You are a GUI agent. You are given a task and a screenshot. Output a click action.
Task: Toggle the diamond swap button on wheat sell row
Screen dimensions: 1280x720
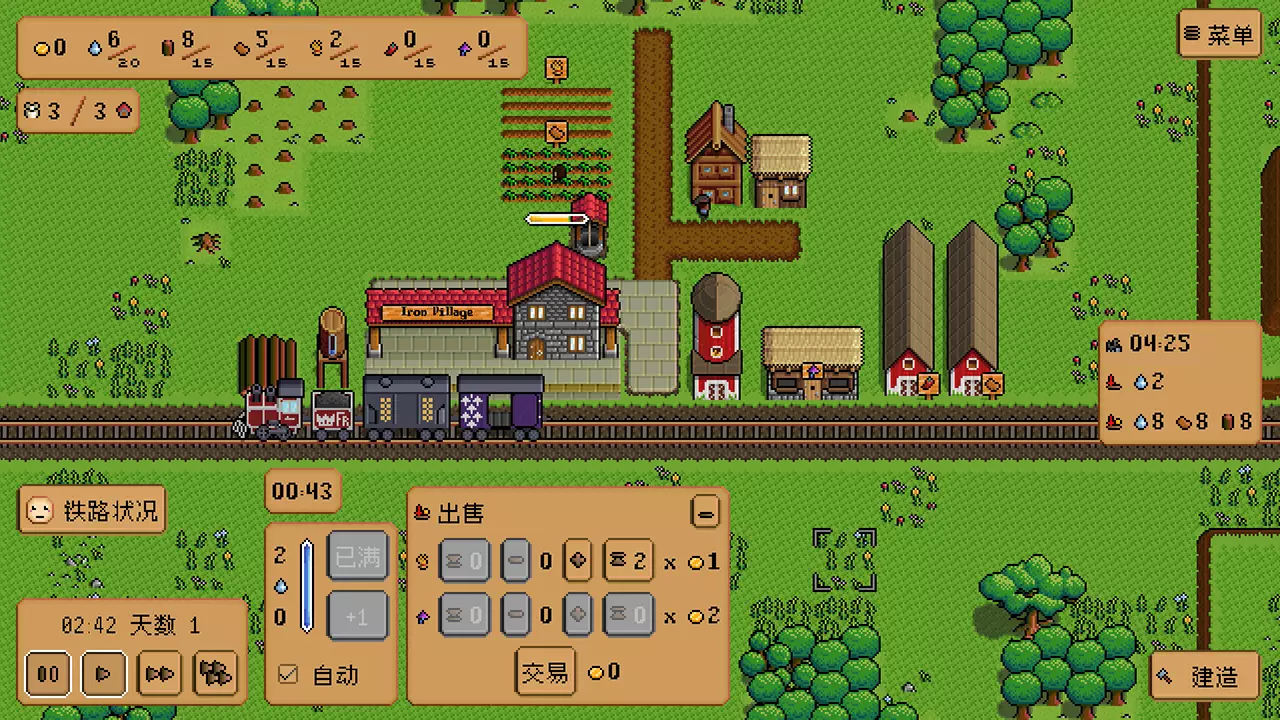coord(577,561)
